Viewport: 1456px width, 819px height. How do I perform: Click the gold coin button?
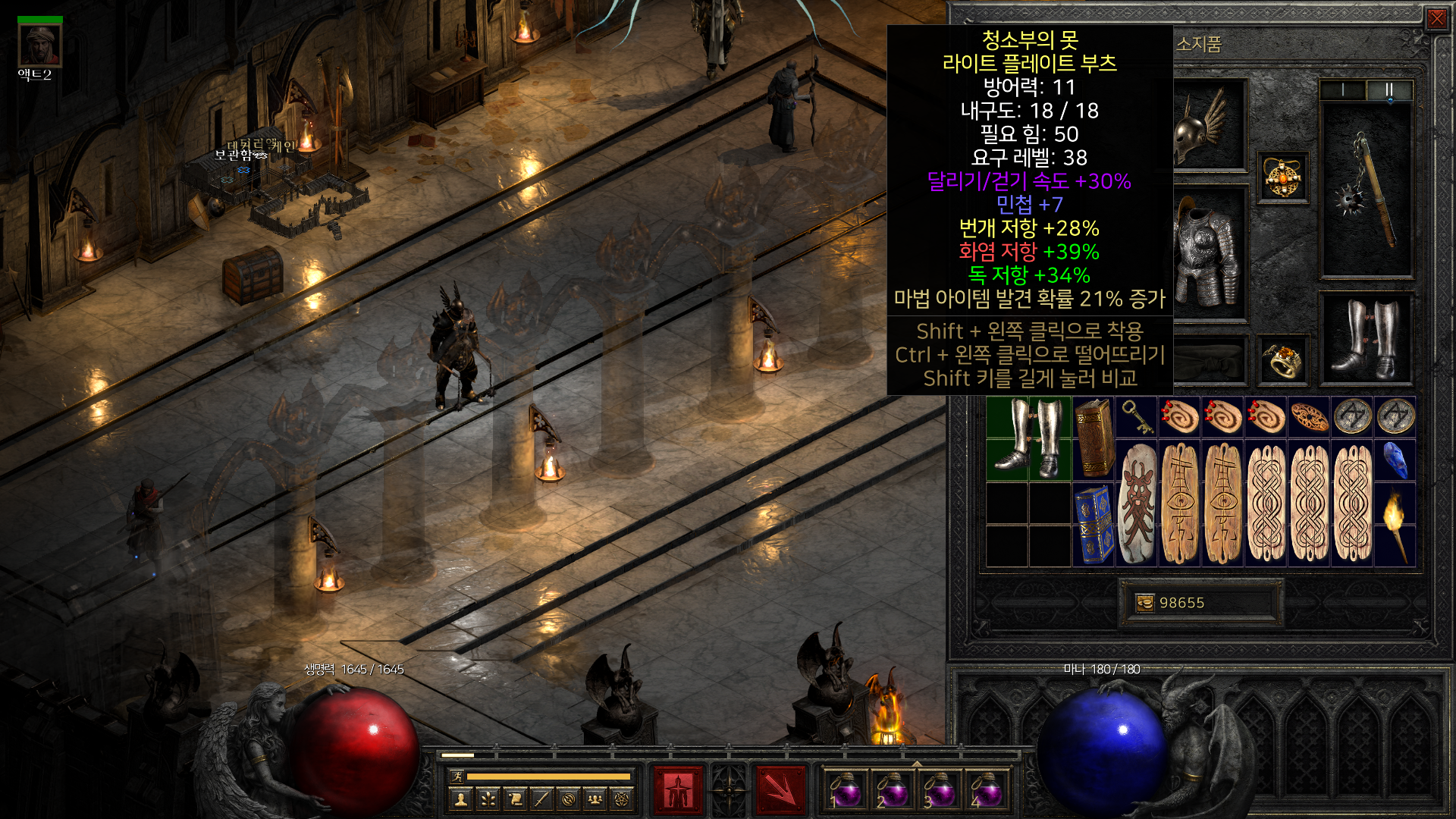(1145, 603)
